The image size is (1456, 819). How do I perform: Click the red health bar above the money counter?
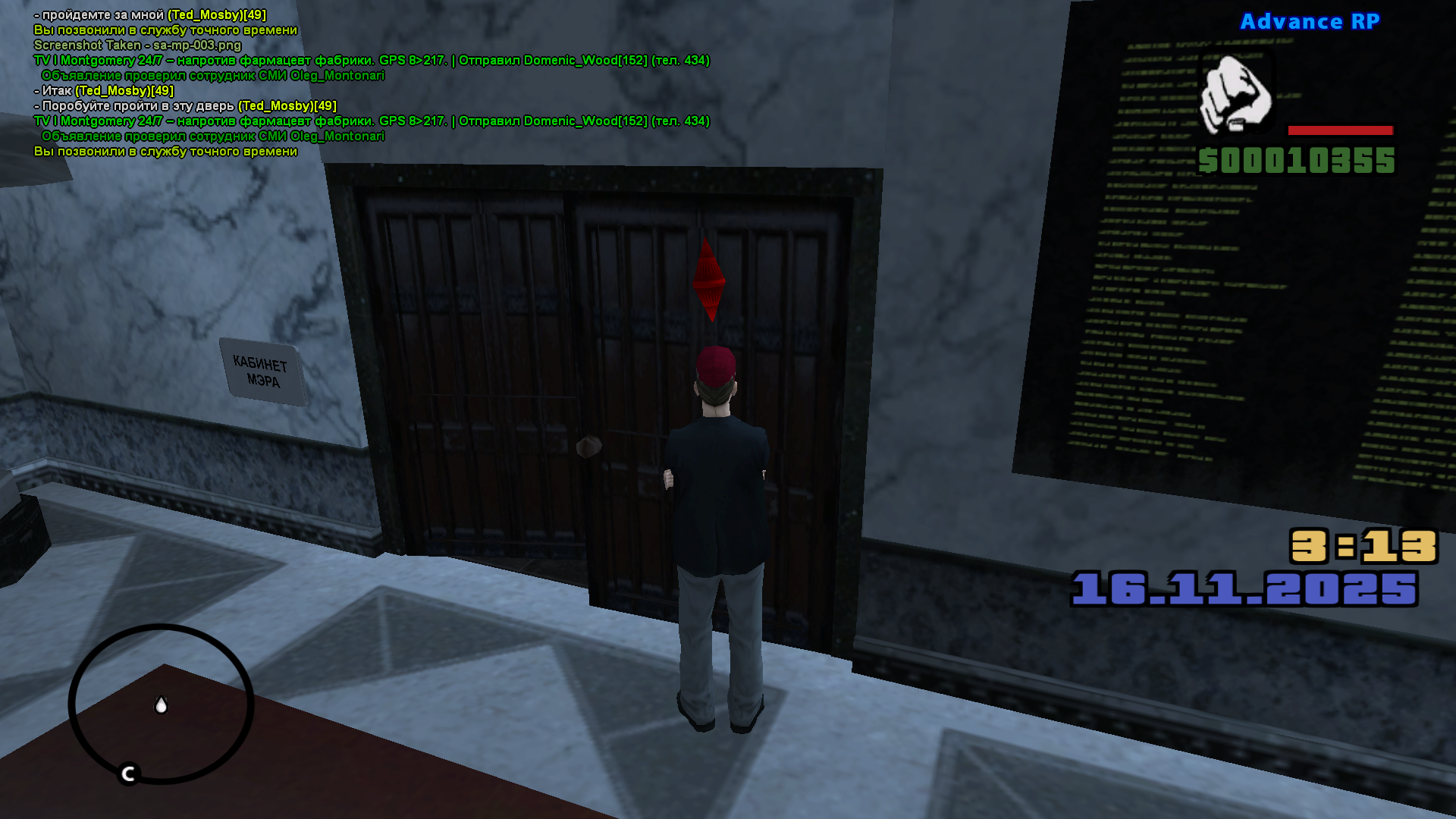[1341, 130]
